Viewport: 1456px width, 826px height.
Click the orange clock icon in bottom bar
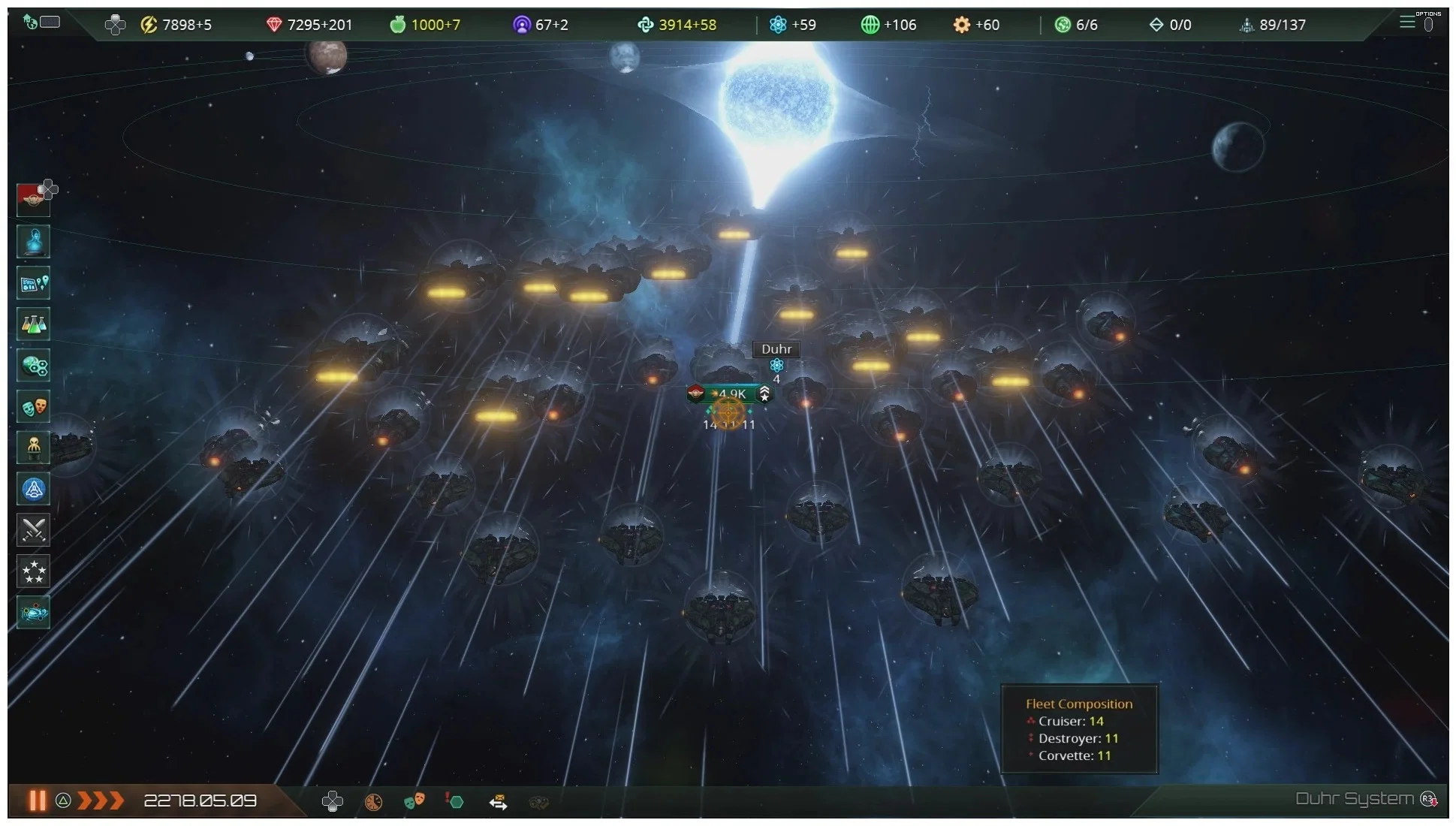tap(373, 802)
